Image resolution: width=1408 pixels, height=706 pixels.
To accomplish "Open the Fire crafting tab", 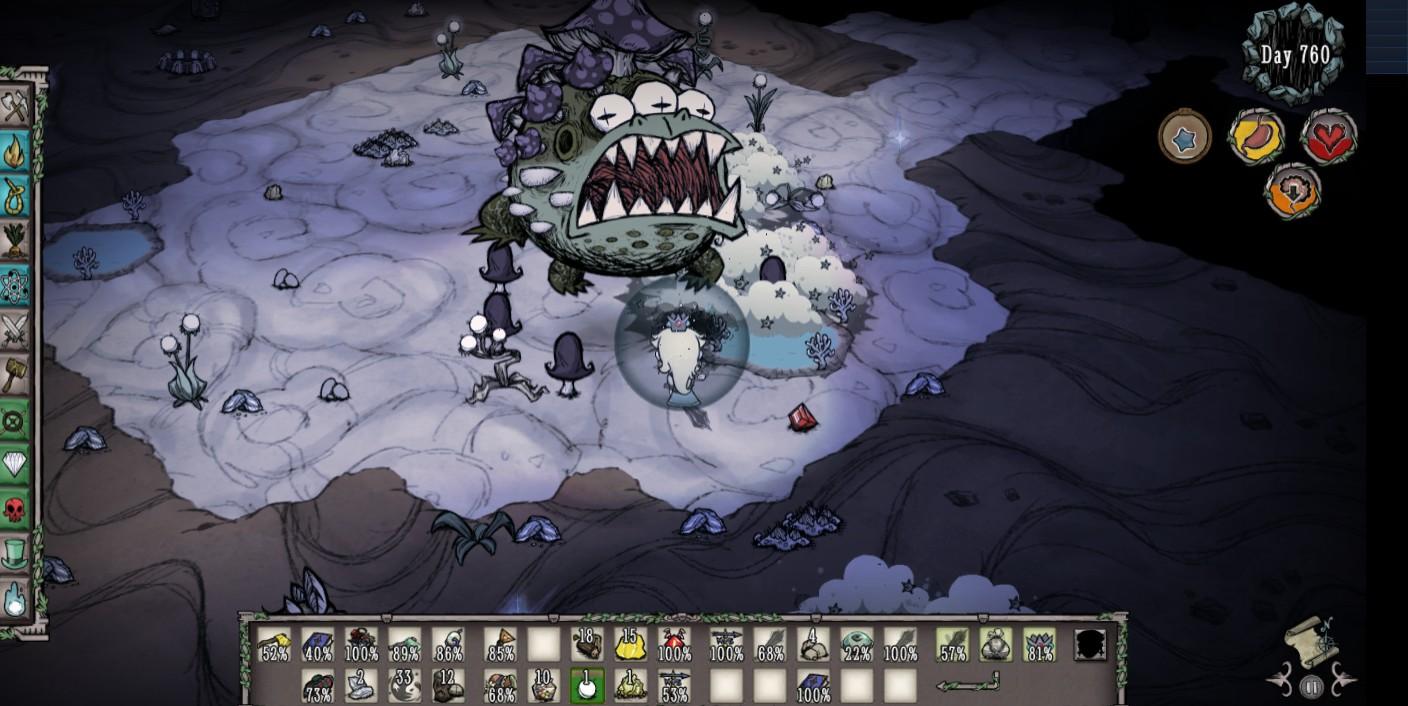I will click(x=15, y=152).
